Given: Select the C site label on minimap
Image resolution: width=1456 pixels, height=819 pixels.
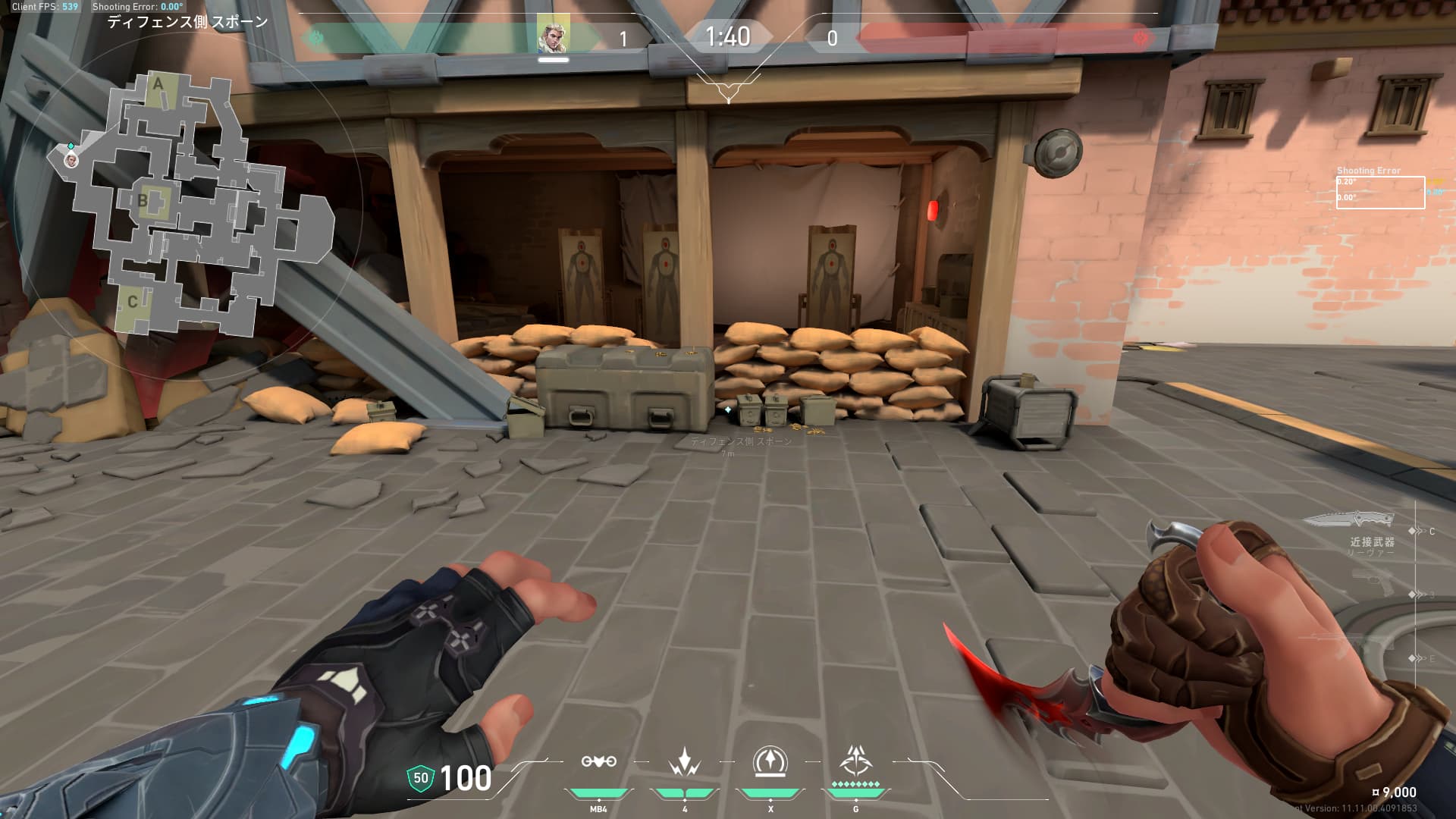Looking at the screenshot, I should point(133,302).
